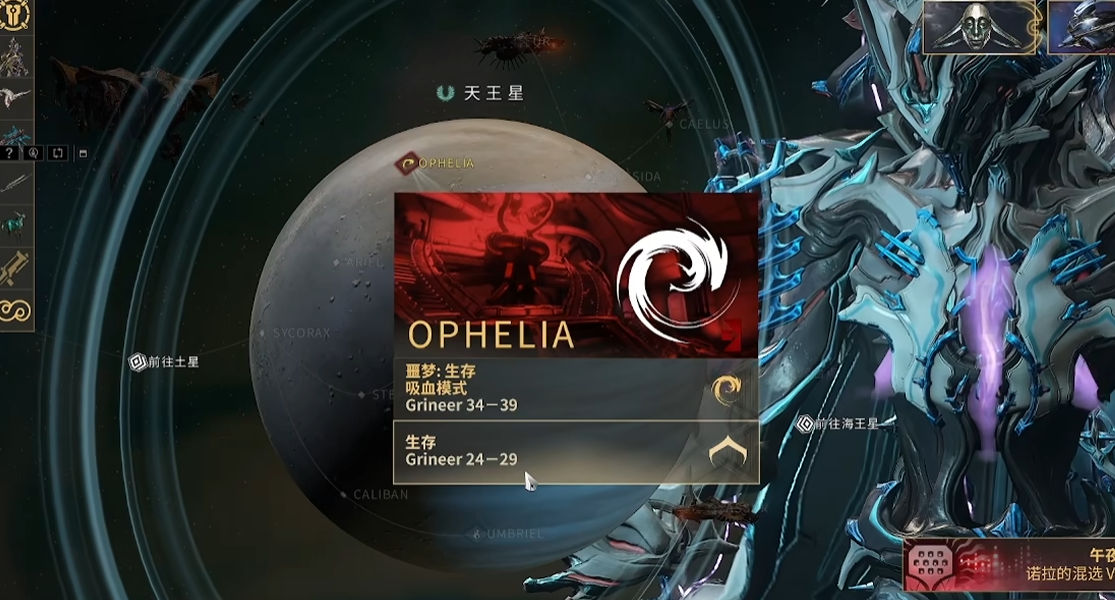This screenshot has height=600, width=1115.
Task: Open the warframe loadout slot in sidebar
Action: [x=16, y=57]
